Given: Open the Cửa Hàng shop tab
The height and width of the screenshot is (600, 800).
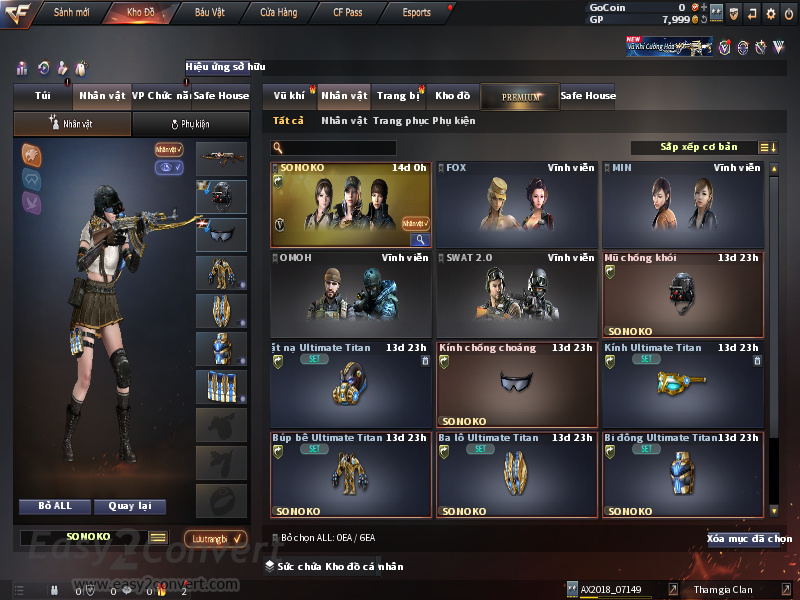Looking at the screenshot, I should (x=278, y=13).
